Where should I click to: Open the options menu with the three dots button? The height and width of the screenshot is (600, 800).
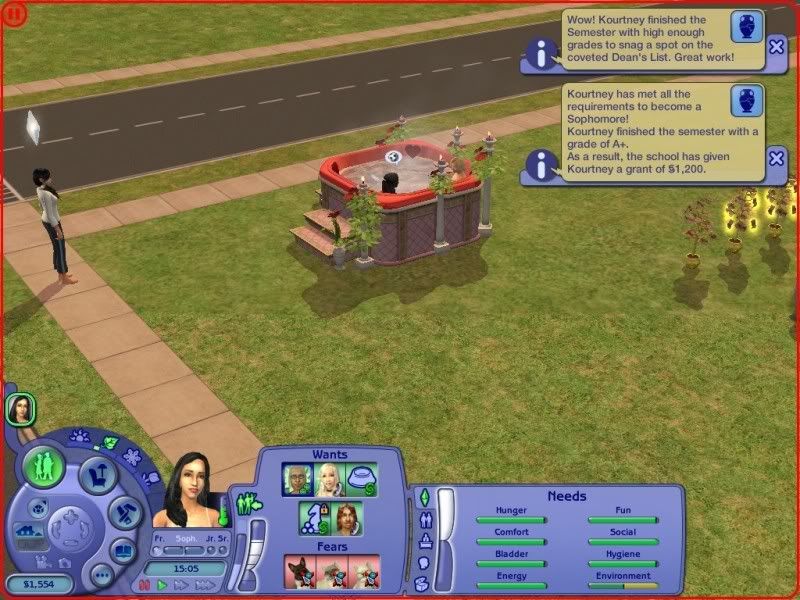pyautogui.click(x=100, y=574)
